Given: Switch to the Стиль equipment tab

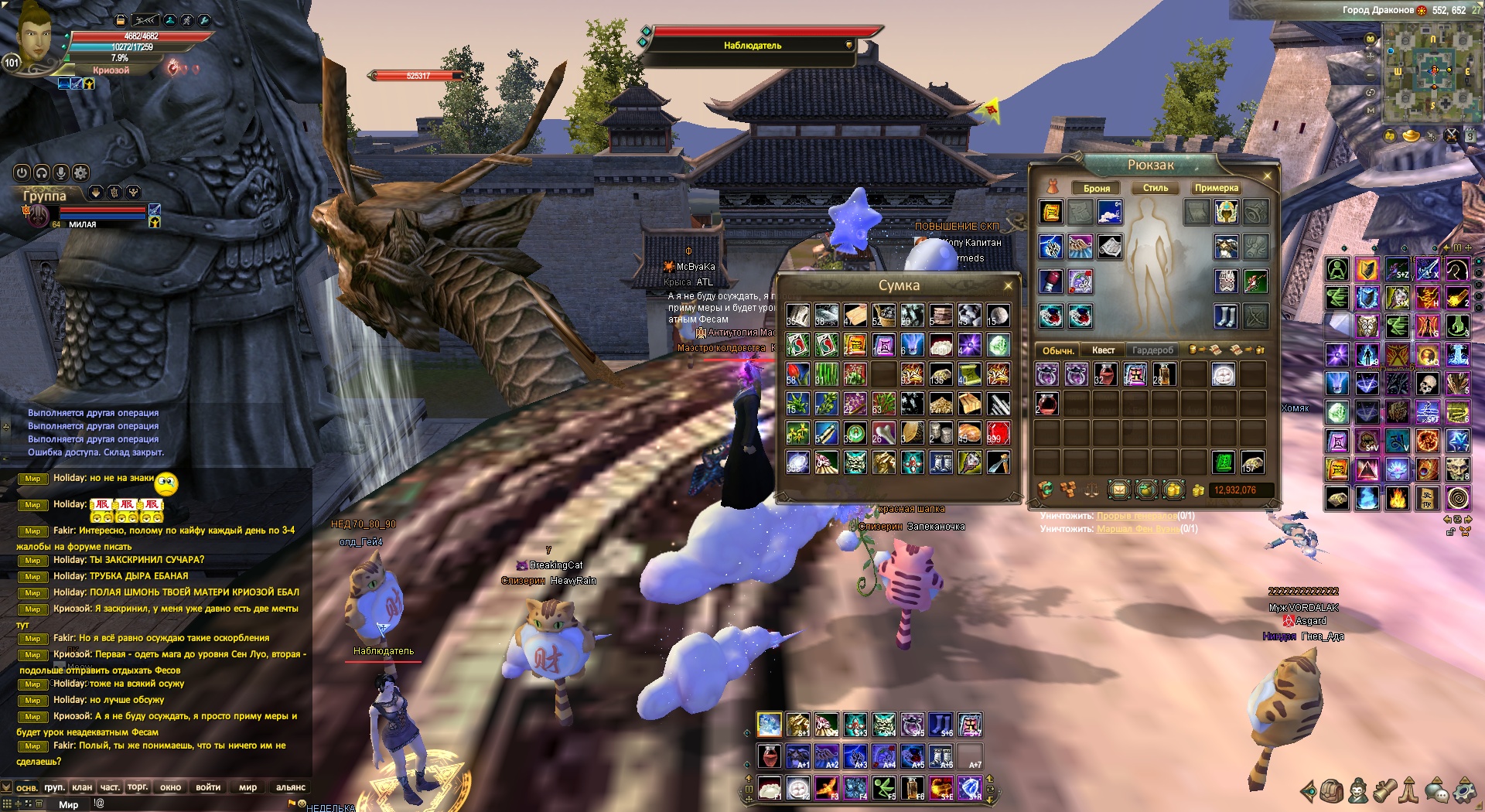Looking at the screenshot, I should click(x=1155, y=188).
